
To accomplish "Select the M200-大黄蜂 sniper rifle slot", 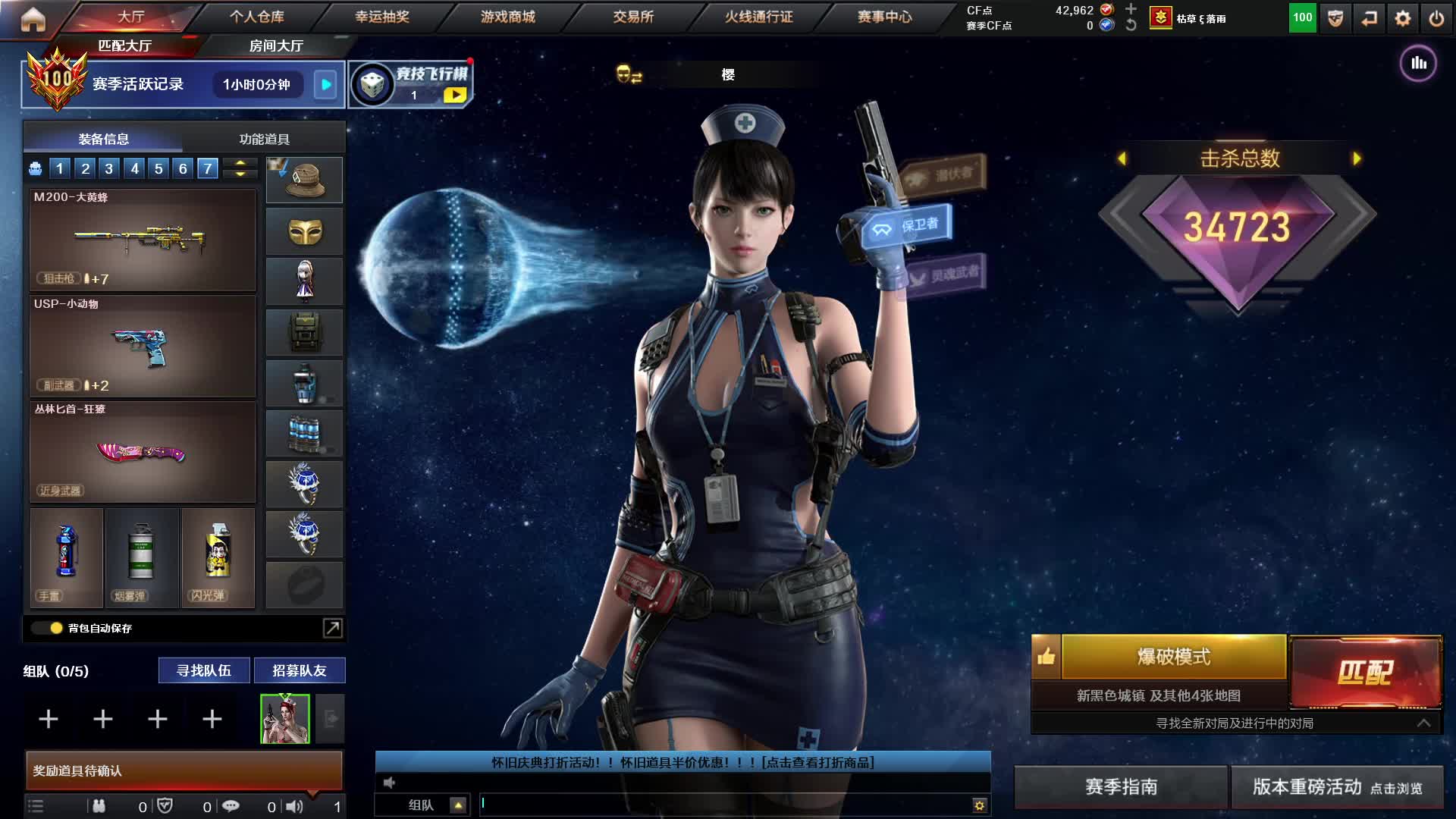I will click(143, 240).
